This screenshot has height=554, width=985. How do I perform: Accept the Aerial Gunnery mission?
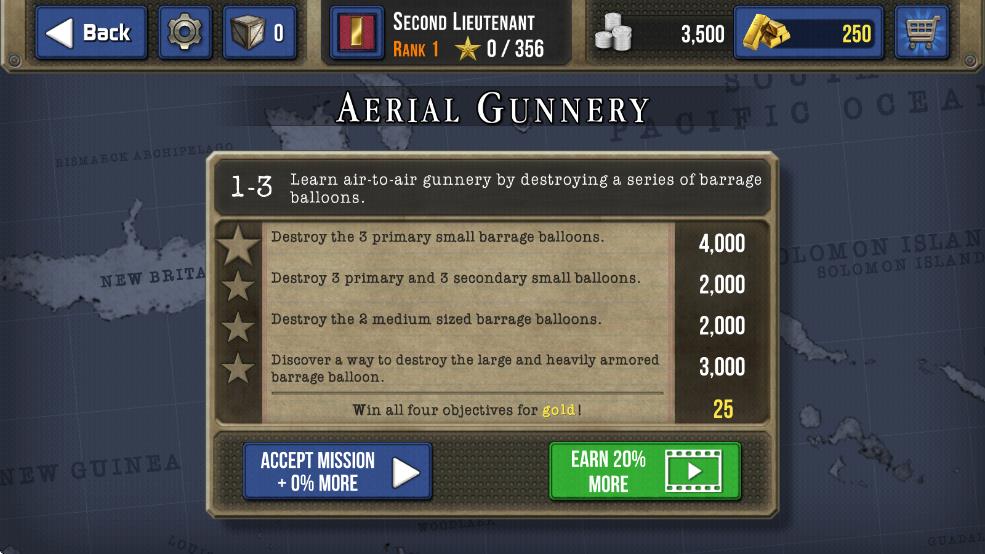pos(338,471)
